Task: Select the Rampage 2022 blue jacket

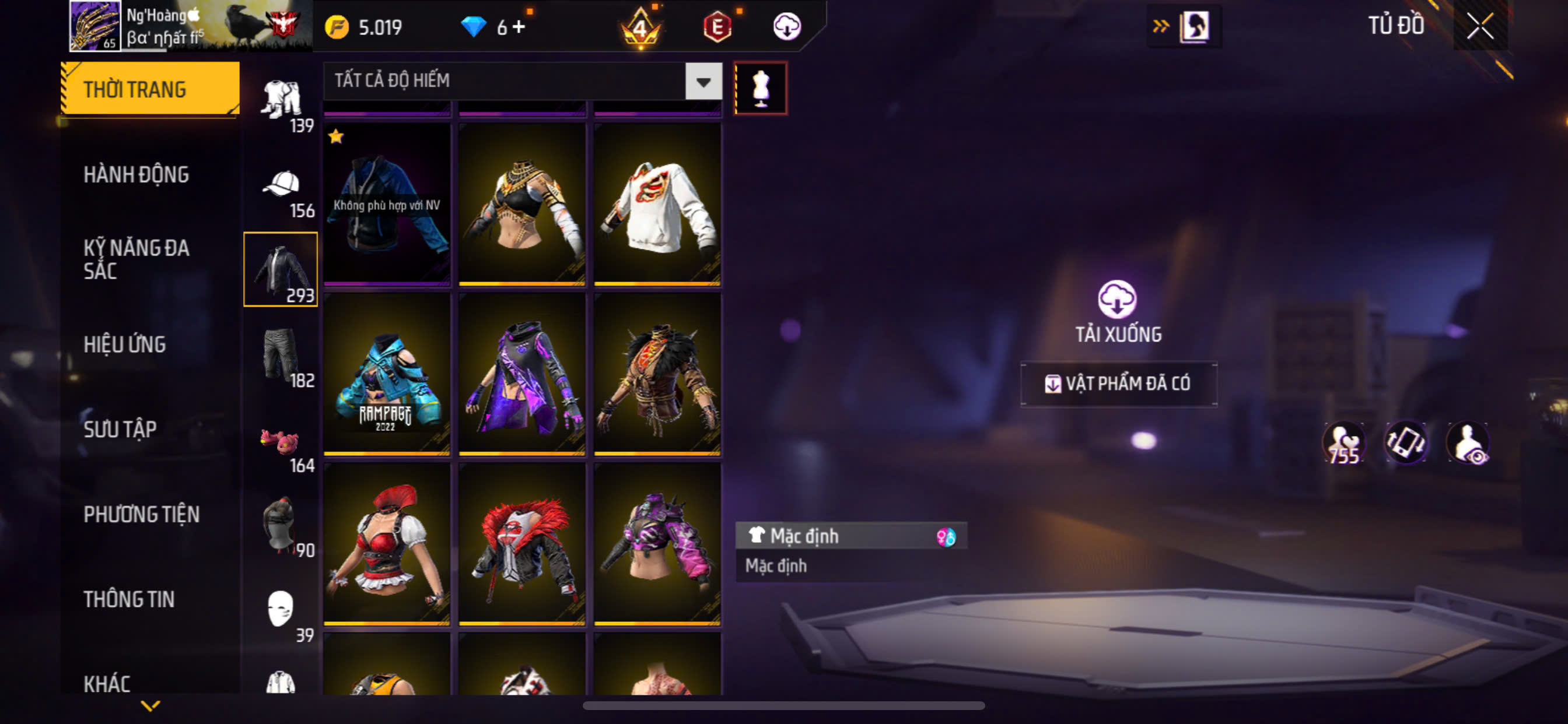Action: [387, 375]
